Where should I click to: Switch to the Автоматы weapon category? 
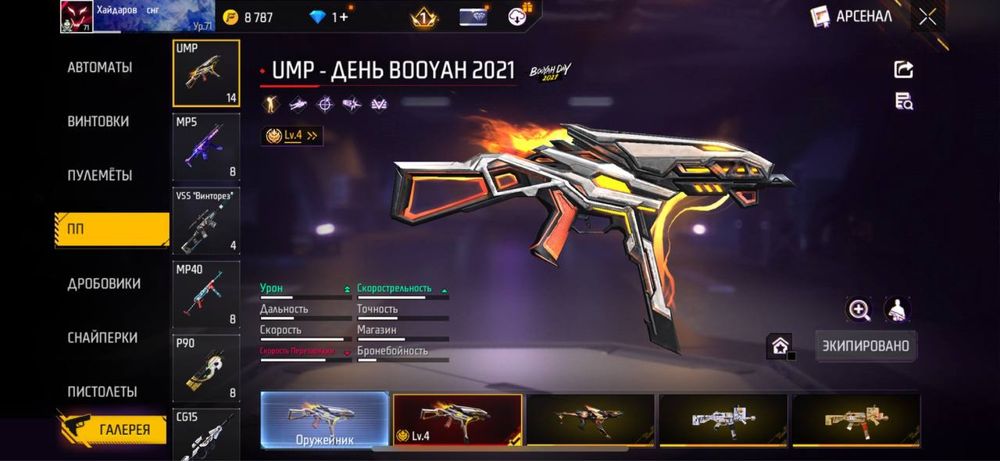[100, 68]
